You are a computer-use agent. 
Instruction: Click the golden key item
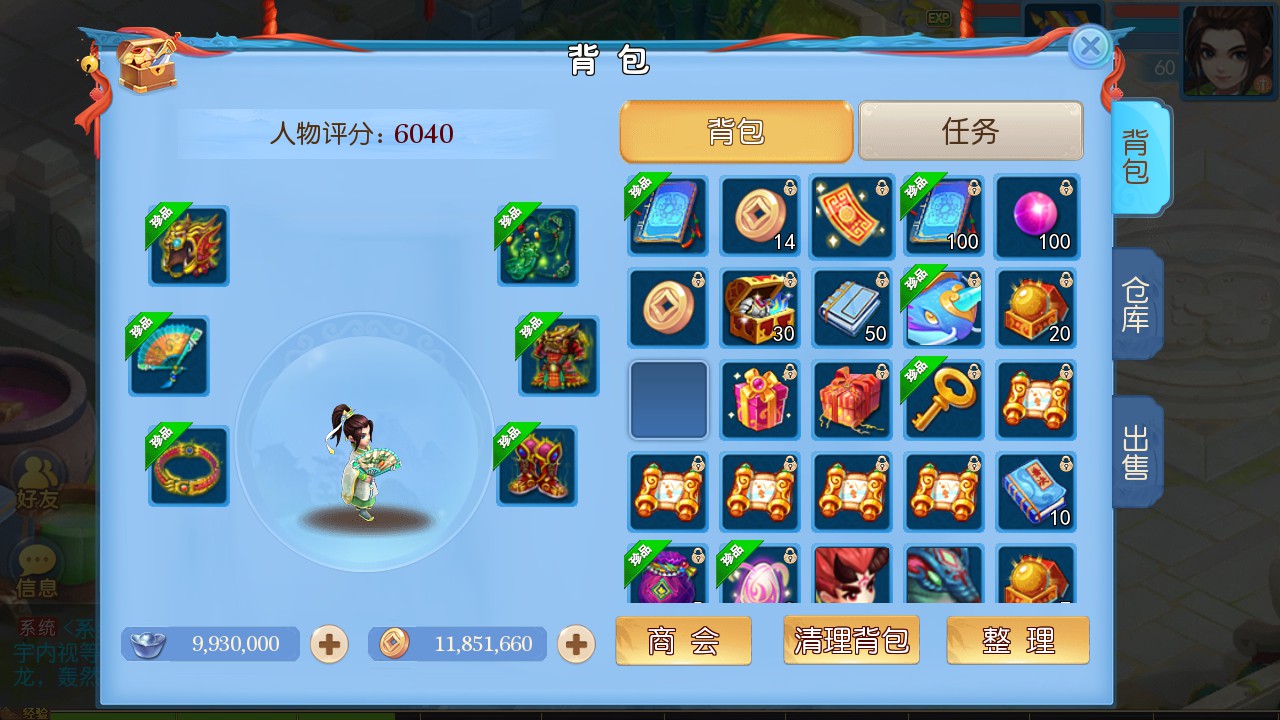coord(944,400)
